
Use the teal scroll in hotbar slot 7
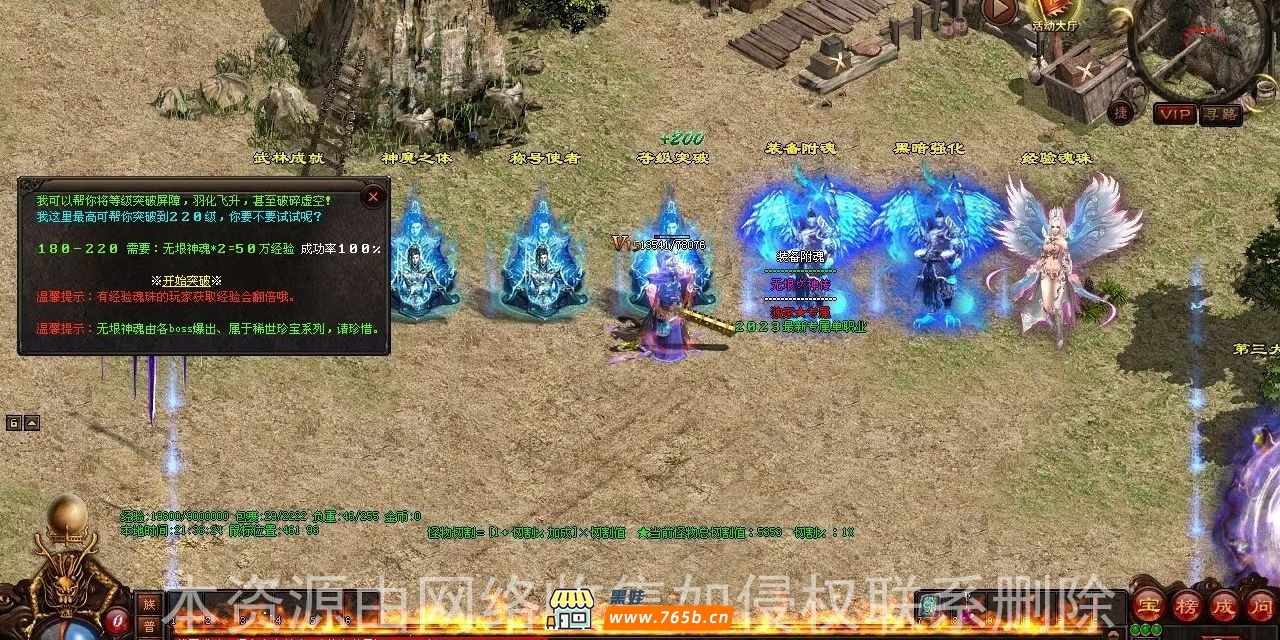(x=929, y=604)
